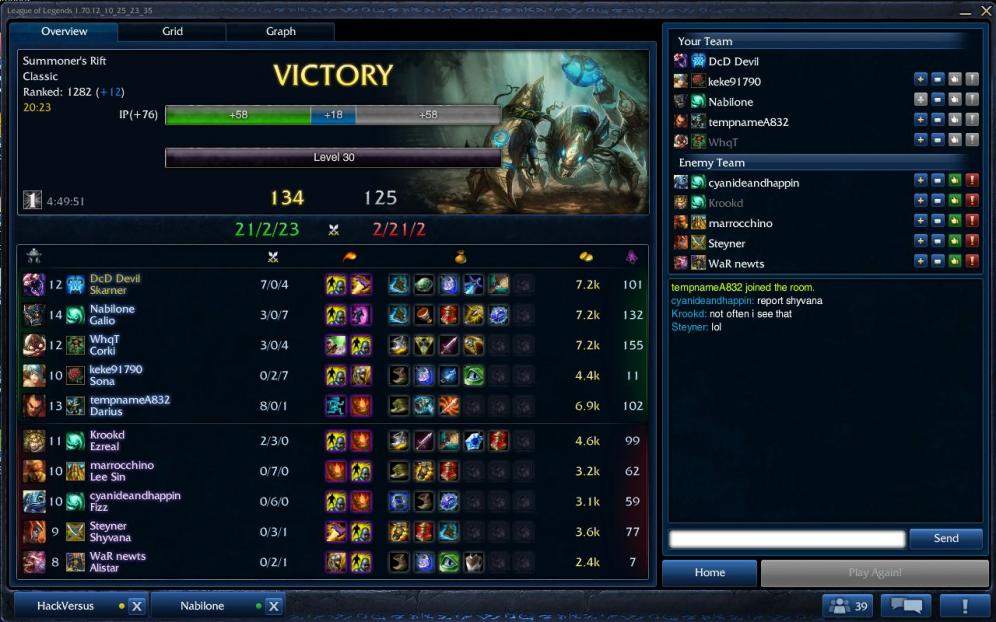Open the Nabilone conversation tab
Viewport: 996px width, 622px height.
(x=202, y=606)
